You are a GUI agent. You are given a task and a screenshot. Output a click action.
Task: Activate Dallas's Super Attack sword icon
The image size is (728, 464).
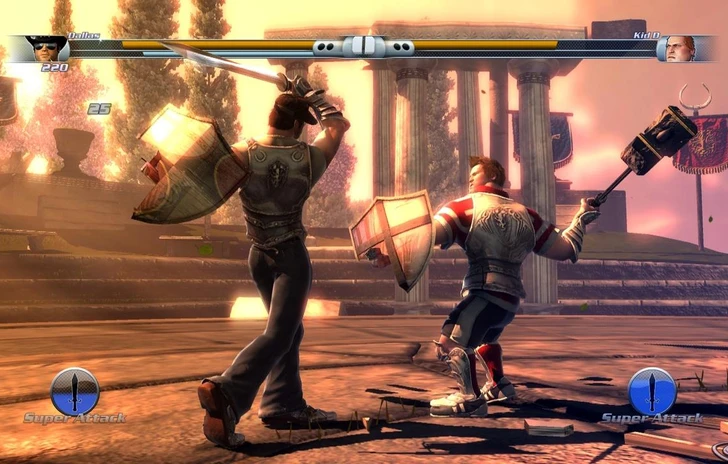point(75,390)
